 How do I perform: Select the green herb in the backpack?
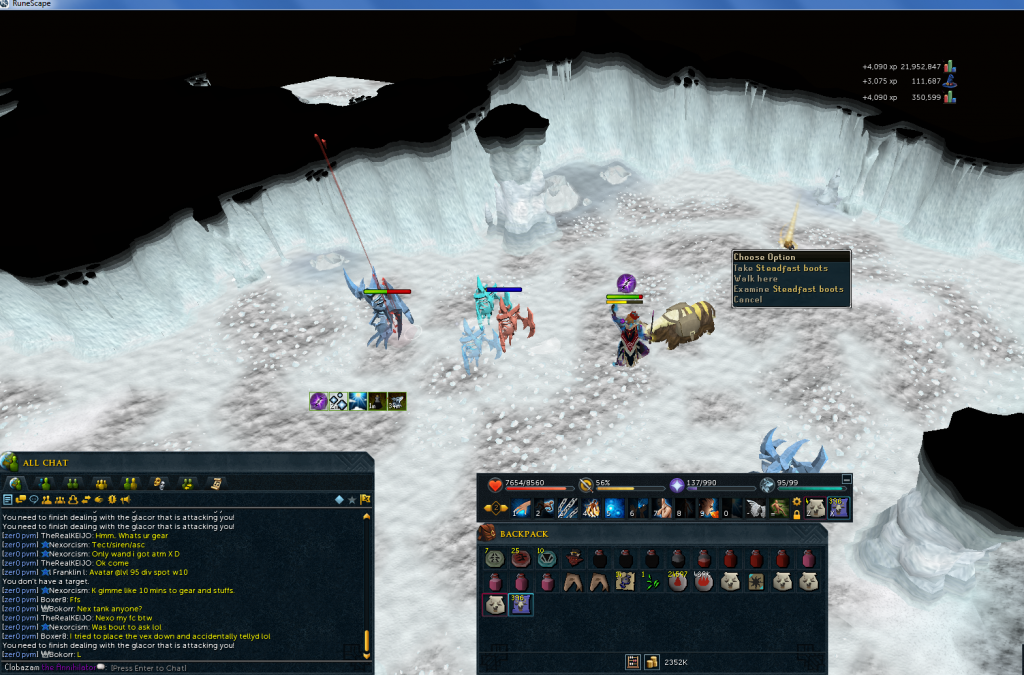(650, 581)
